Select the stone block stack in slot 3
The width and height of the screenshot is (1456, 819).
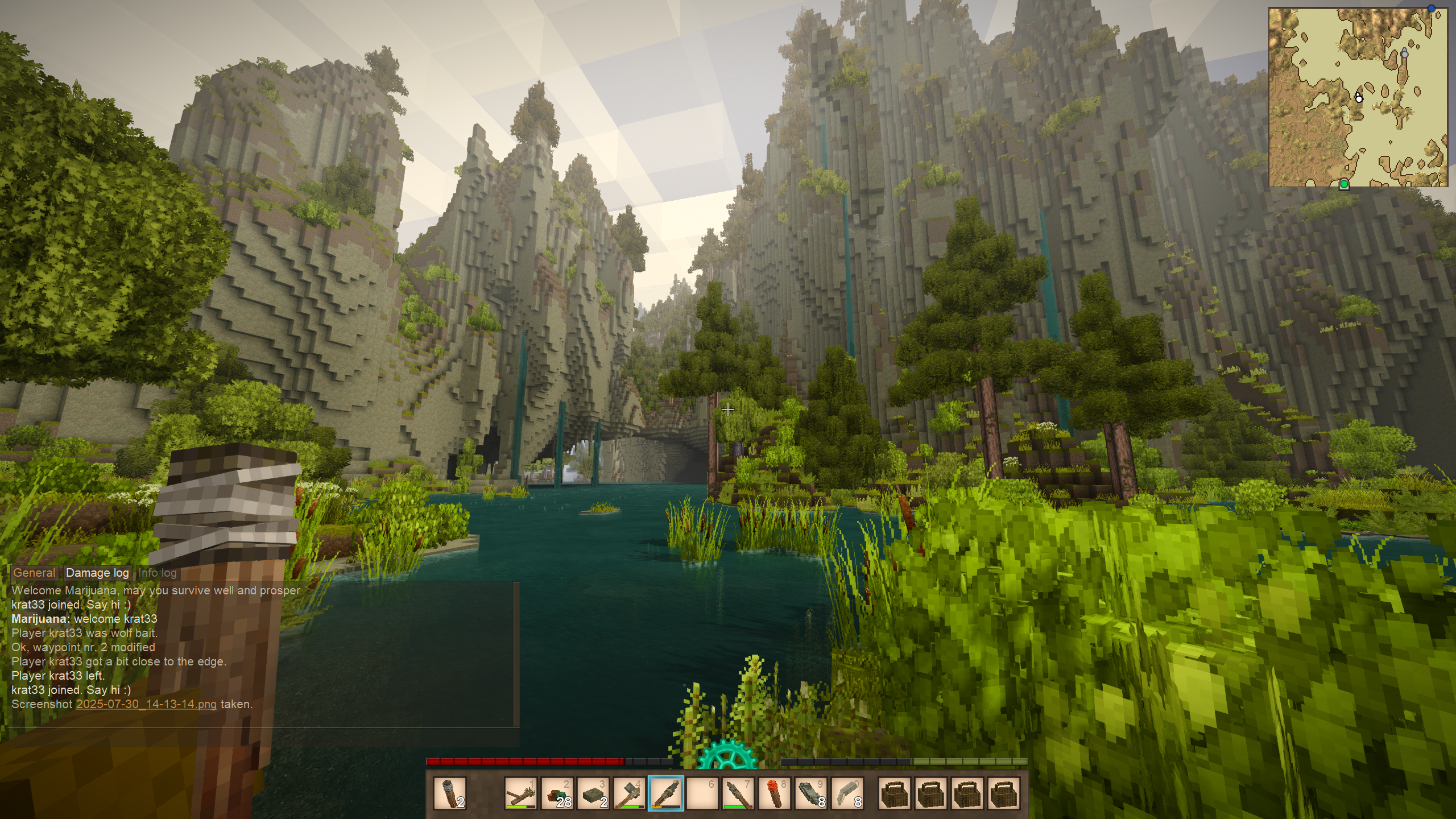tap(593, 793)
